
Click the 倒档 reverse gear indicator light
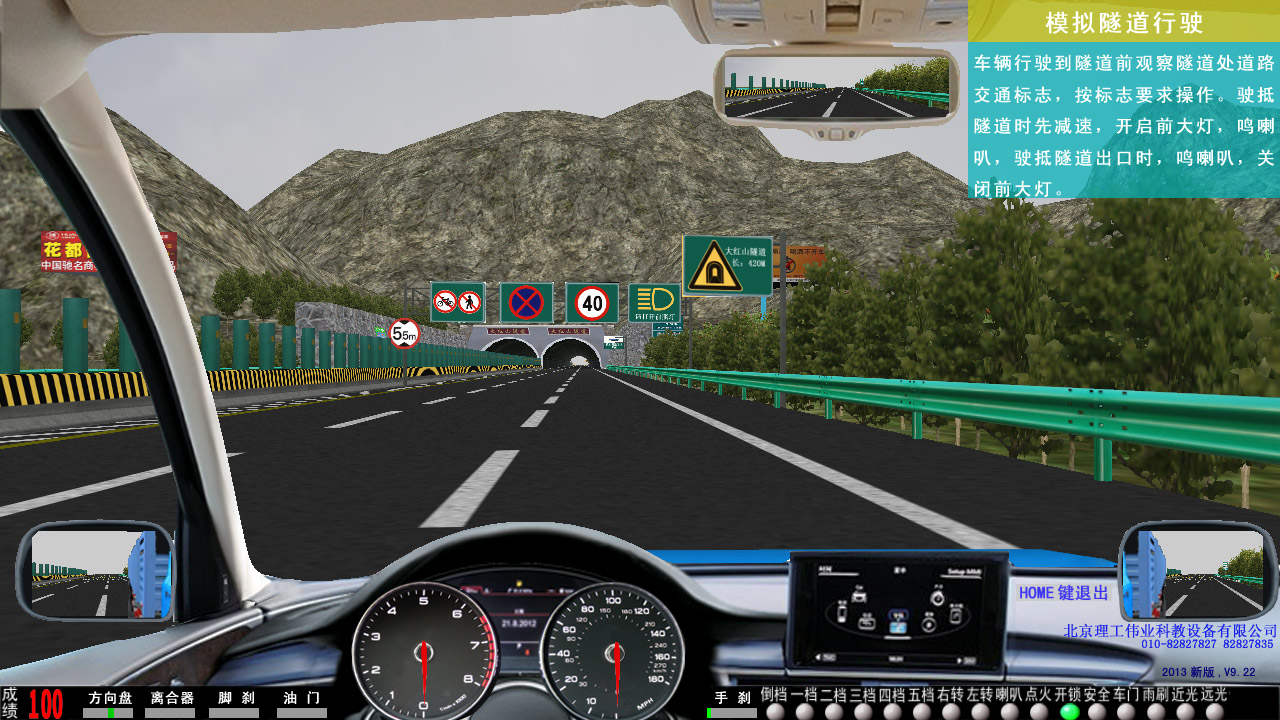tap(775, 711)
